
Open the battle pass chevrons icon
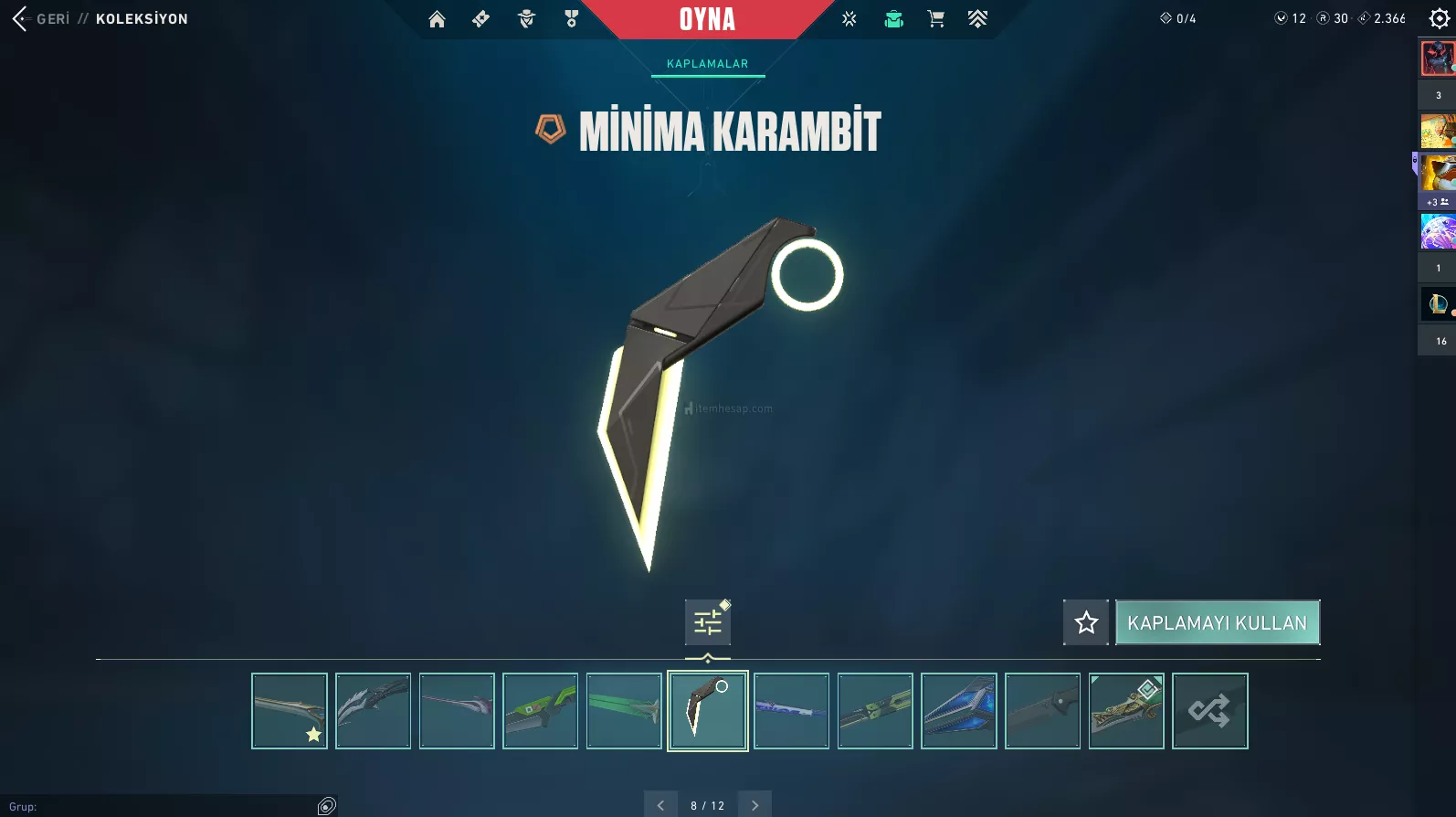(977, 19)
